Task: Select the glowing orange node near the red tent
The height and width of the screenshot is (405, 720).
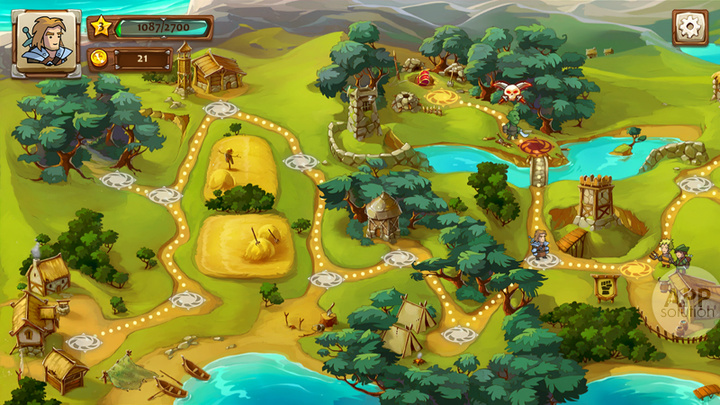Action: (x=442, y=98)
